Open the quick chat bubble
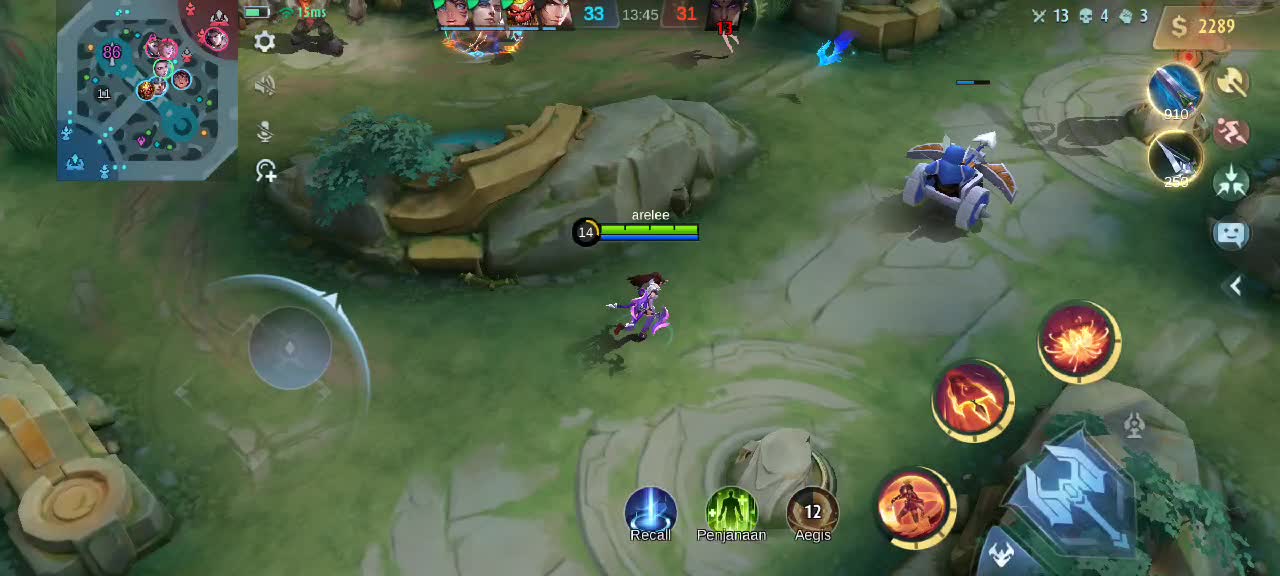1280x576 pixels. [1231, 234]
